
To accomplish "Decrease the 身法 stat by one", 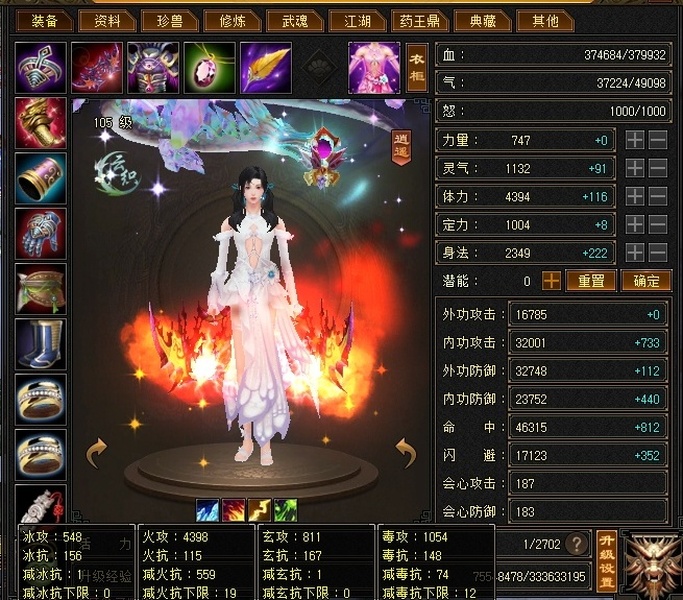I will click(x=657, y=253).
